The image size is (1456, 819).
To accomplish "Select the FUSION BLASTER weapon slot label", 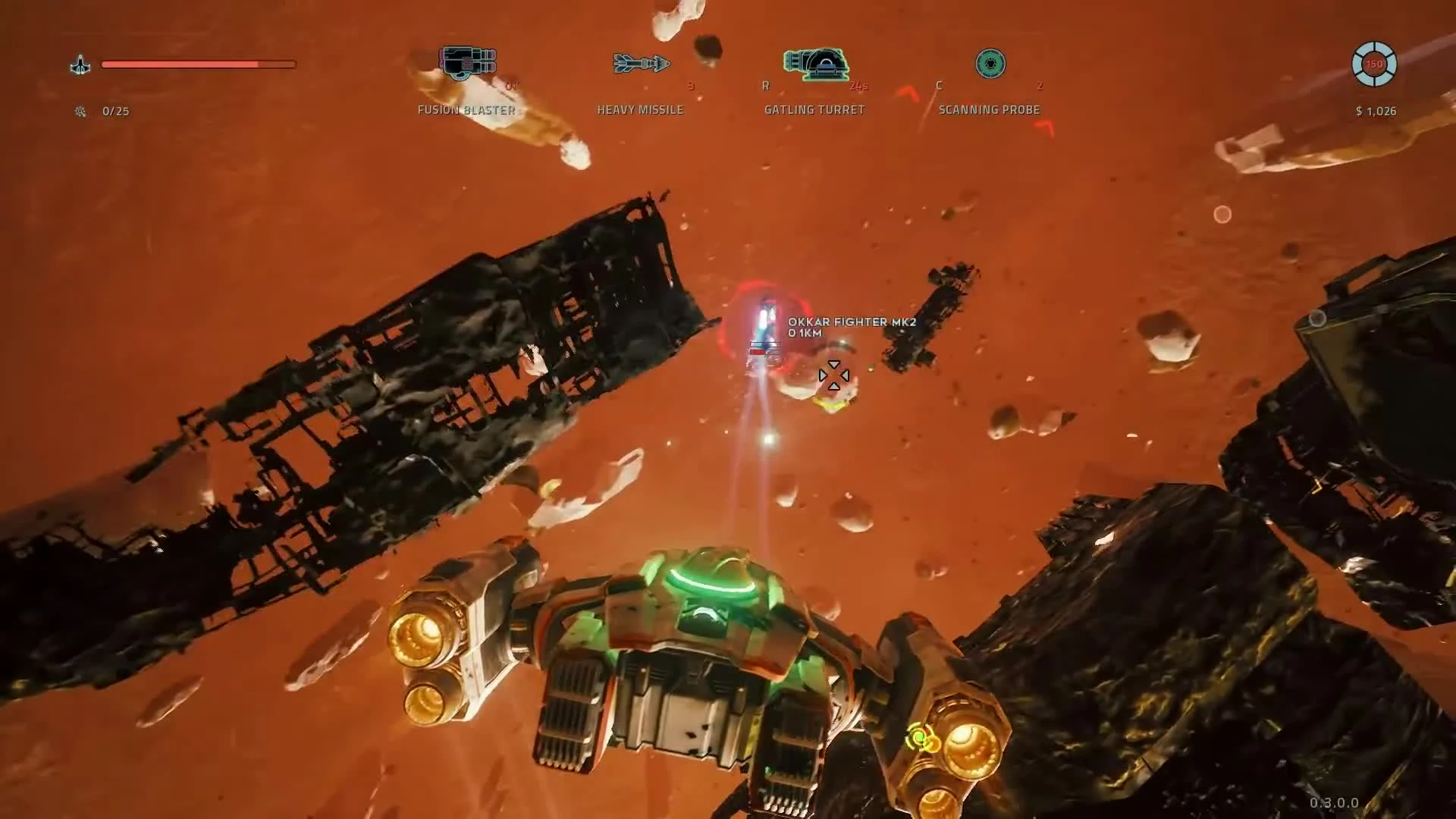I will [x=465, y=109].
